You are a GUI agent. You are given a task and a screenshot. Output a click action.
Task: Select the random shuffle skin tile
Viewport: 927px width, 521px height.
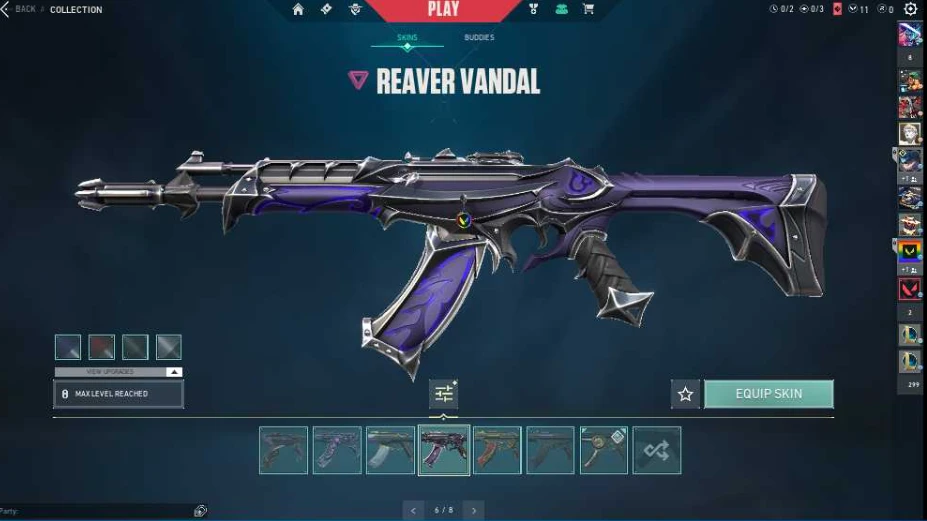click(656, 450)
